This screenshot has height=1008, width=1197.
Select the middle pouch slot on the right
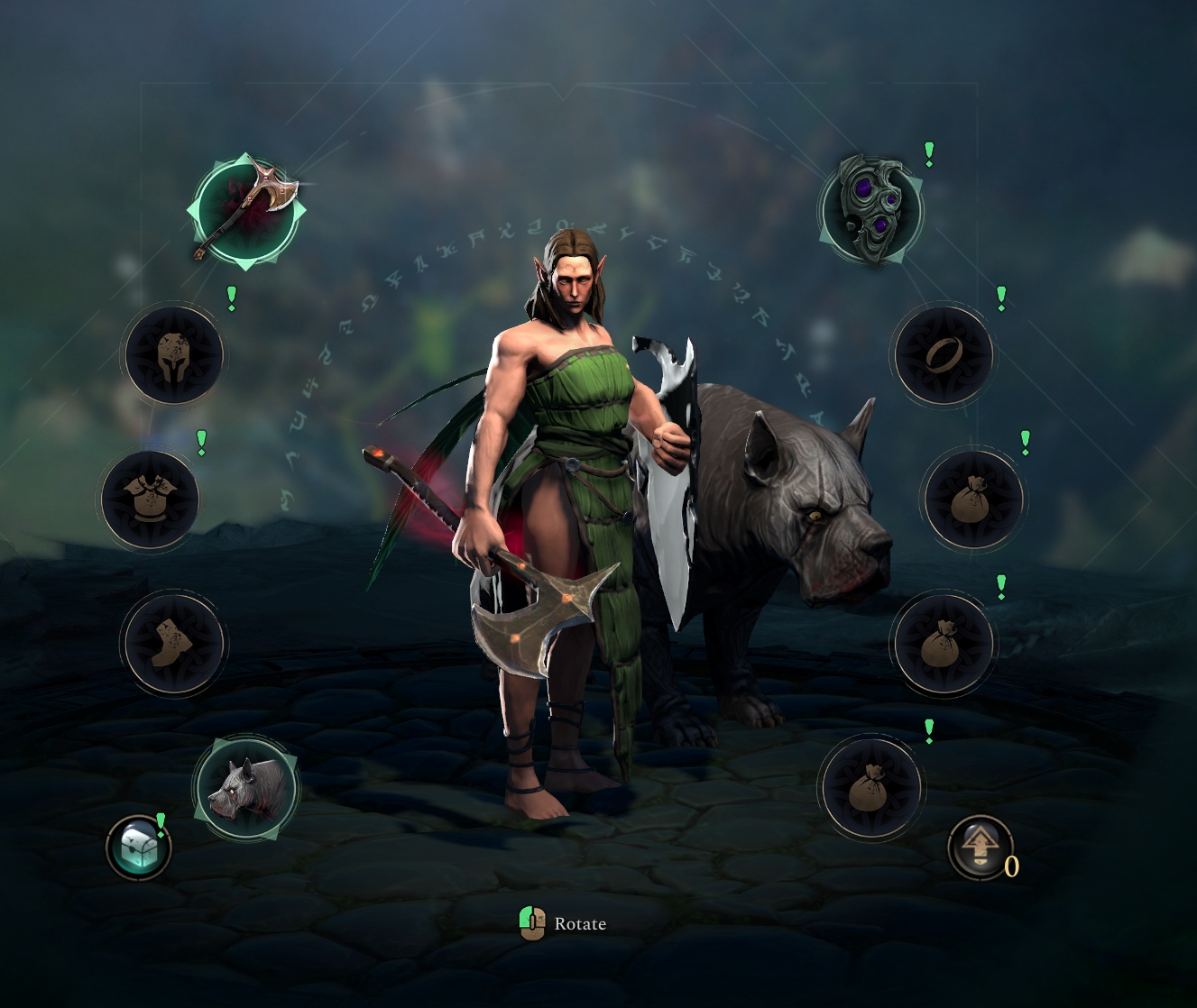coord(941,642)
